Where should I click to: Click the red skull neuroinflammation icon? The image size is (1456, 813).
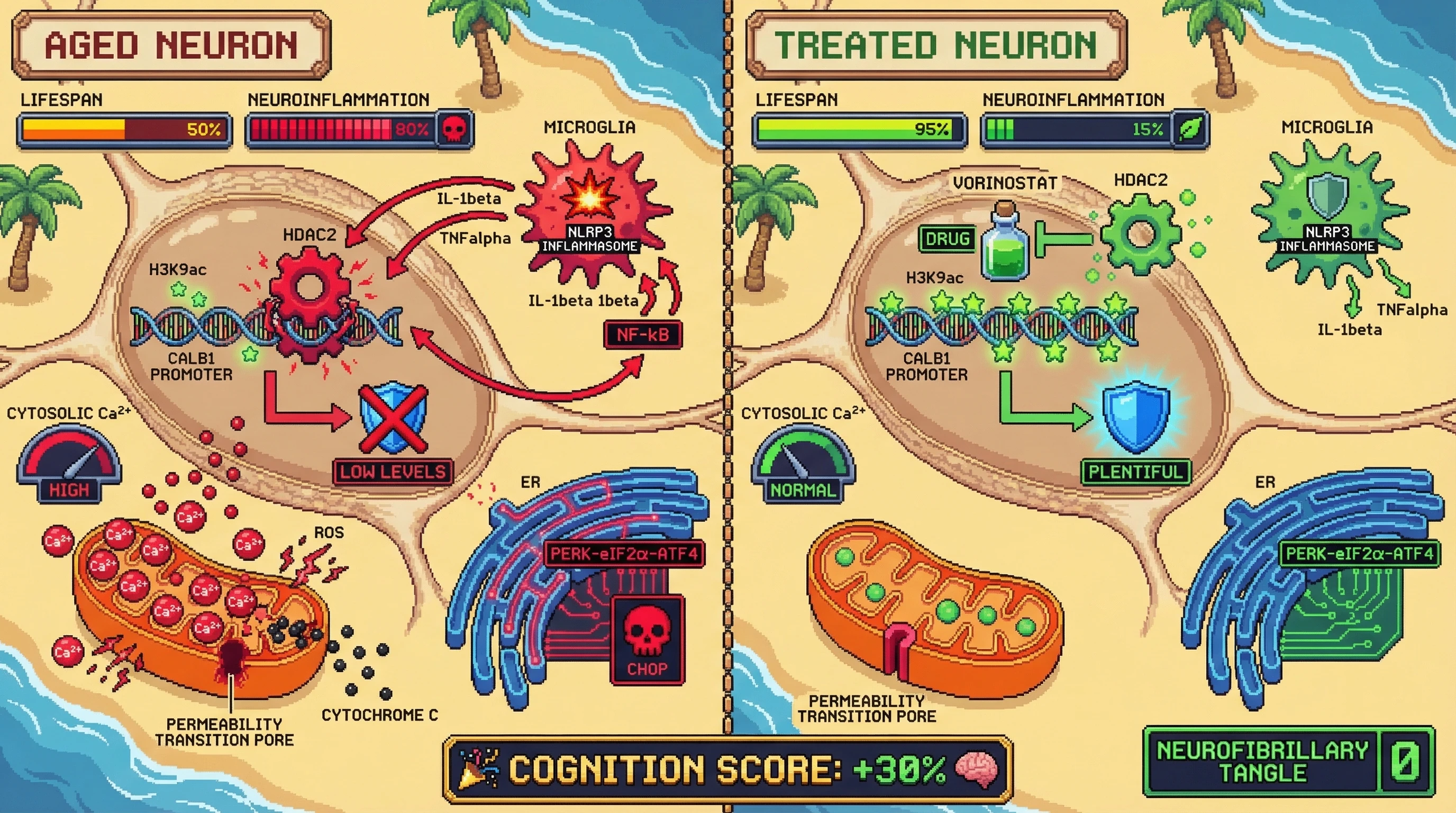tap(454, 130)
